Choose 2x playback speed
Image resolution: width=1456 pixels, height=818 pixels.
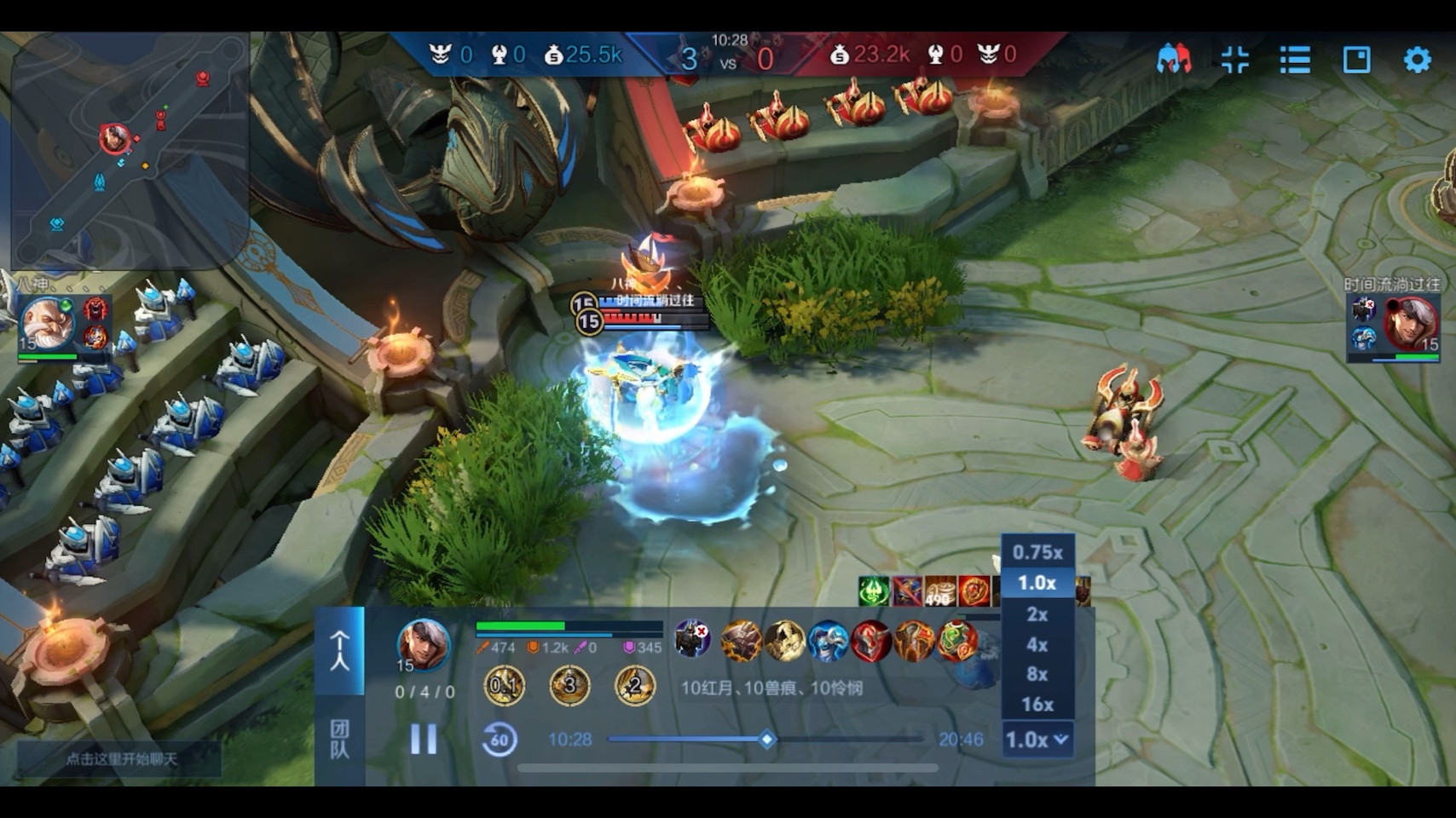click(1037, 614)
